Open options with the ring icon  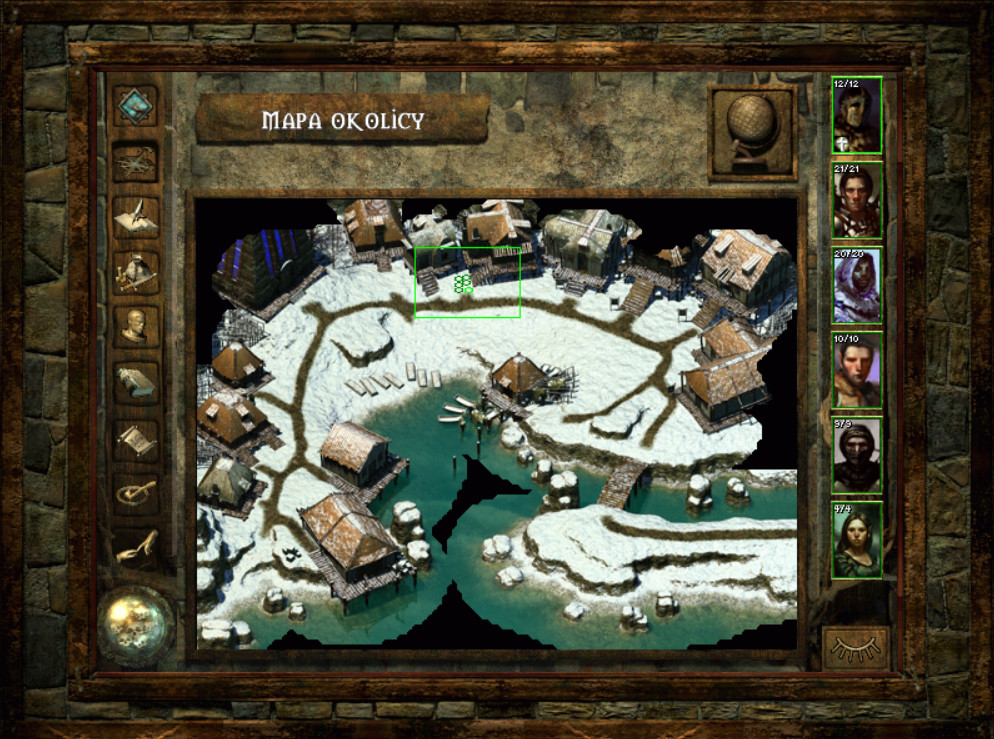pyautogui.click(x=136, y=492)
